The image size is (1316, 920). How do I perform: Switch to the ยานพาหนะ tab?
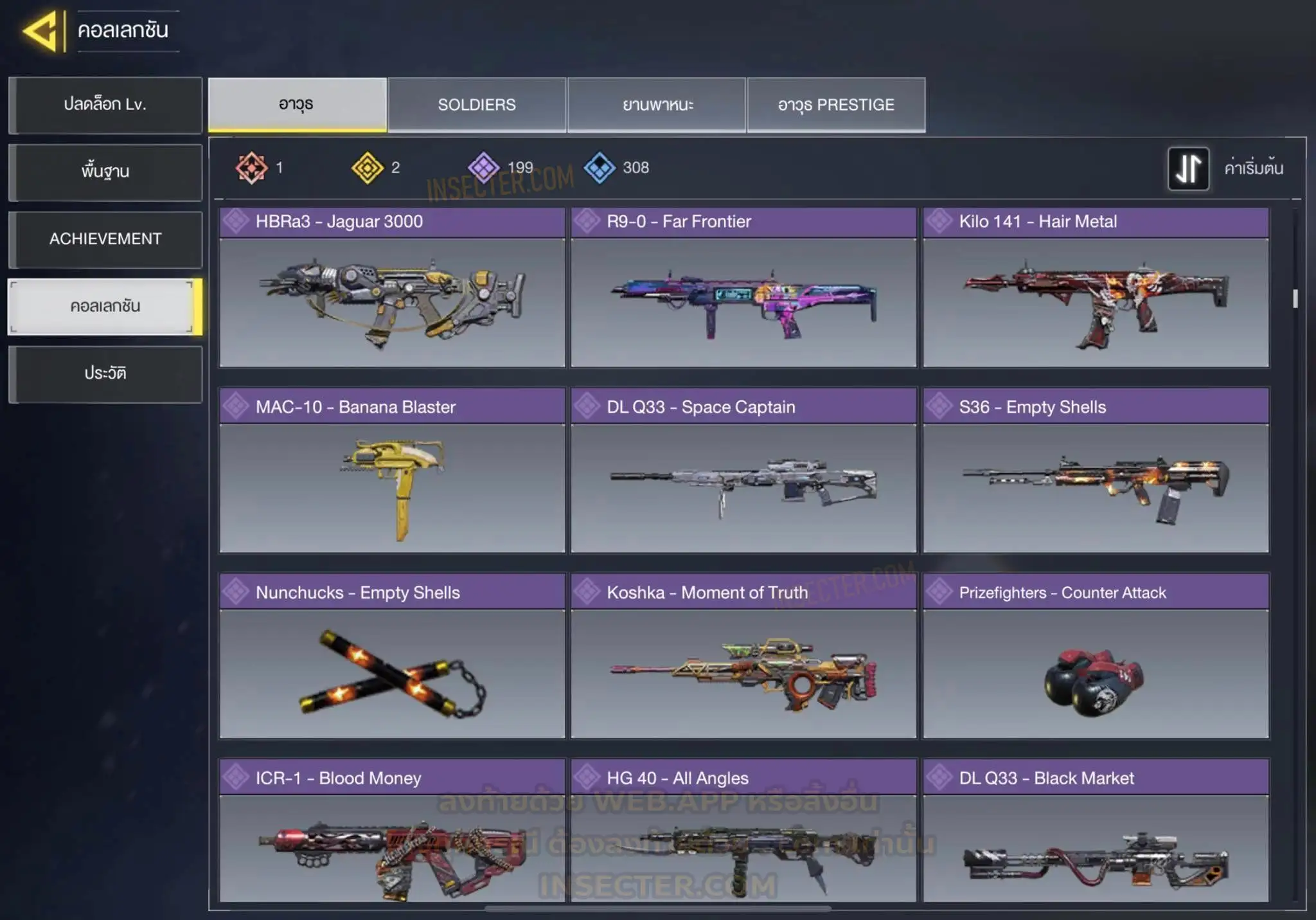pos(657,105)
